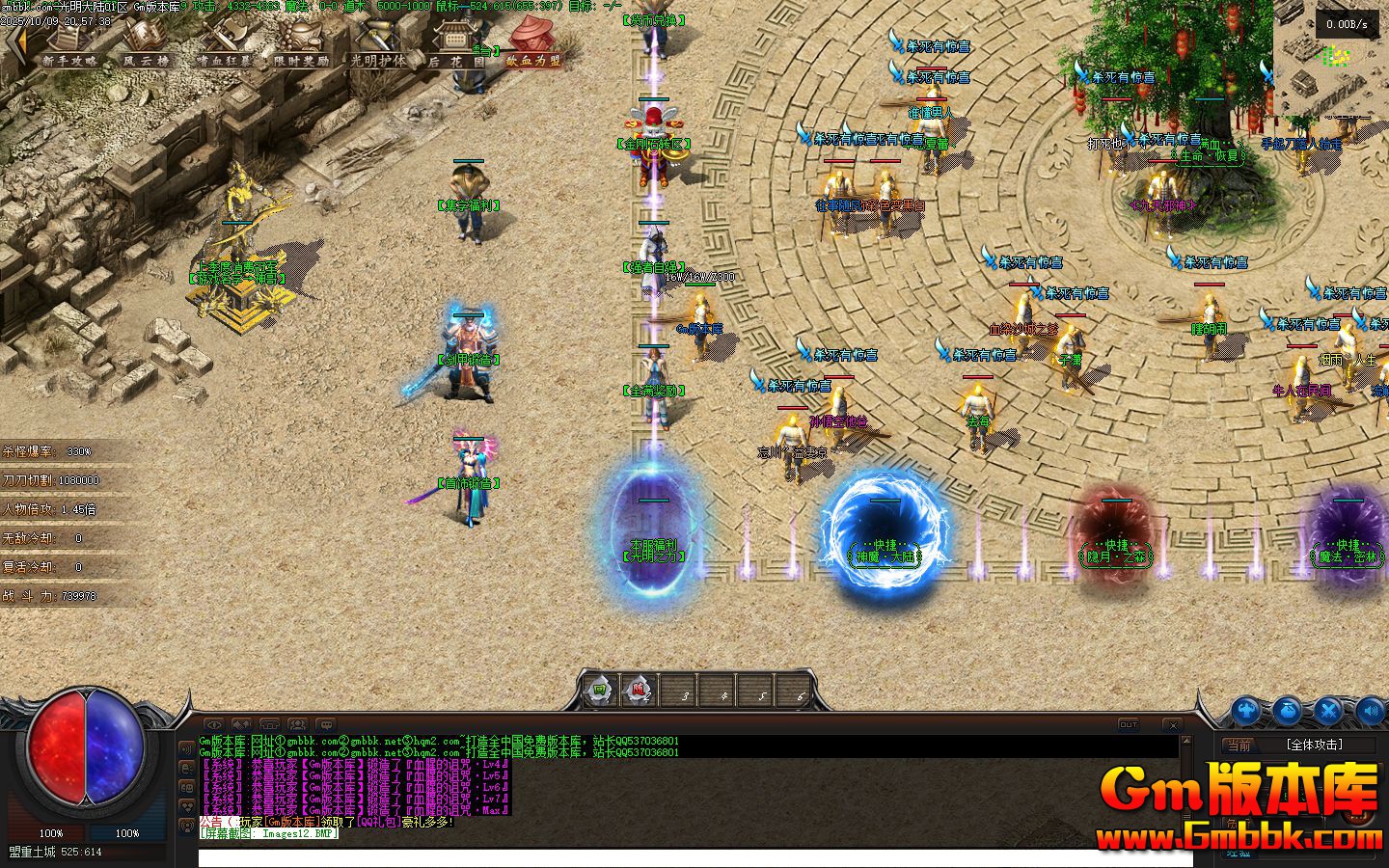The width and height of the screenshot is (1389, 868).
Task: Click the chat text input field
Action: tap(675, 857)
